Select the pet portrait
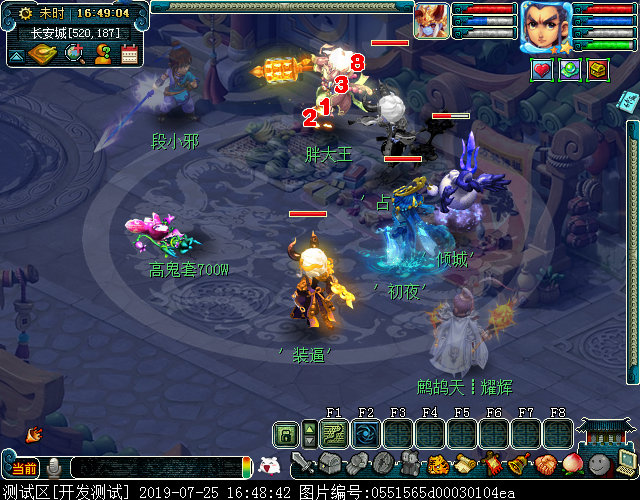 432,21
